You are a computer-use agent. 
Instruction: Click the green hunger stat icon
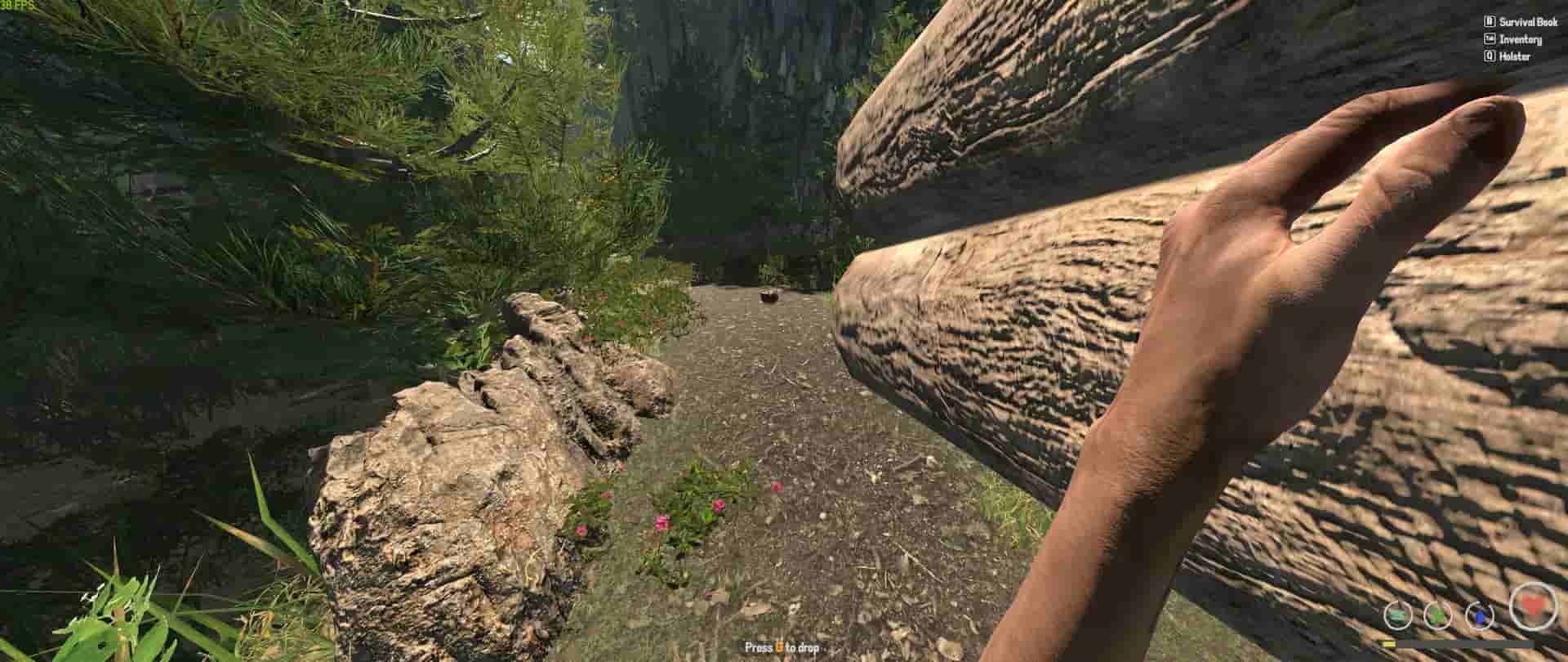click(1437, 615)
